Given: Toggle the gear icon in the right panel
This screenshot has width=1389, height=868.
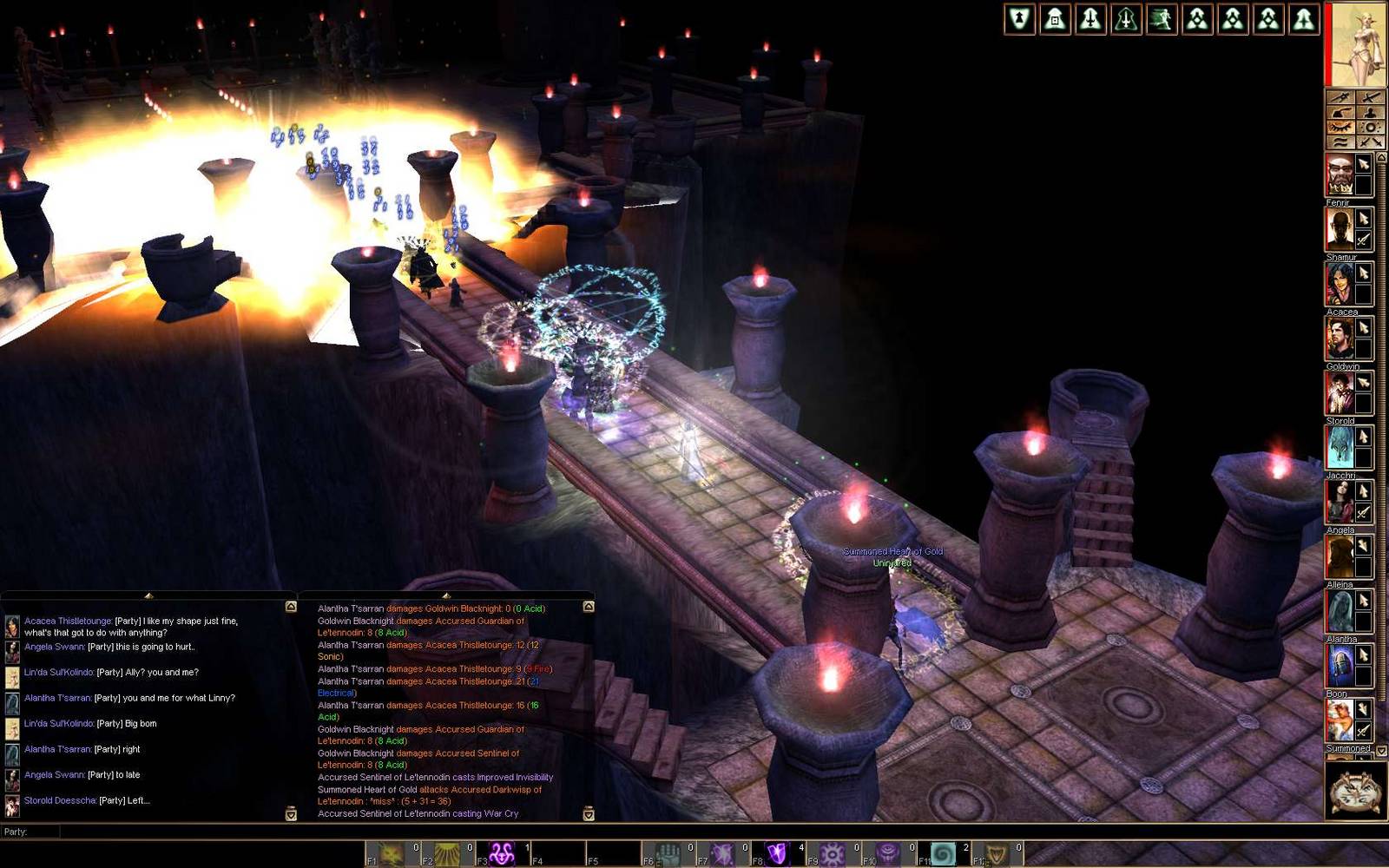Looking at the screenshot, I should (1370, 128).
